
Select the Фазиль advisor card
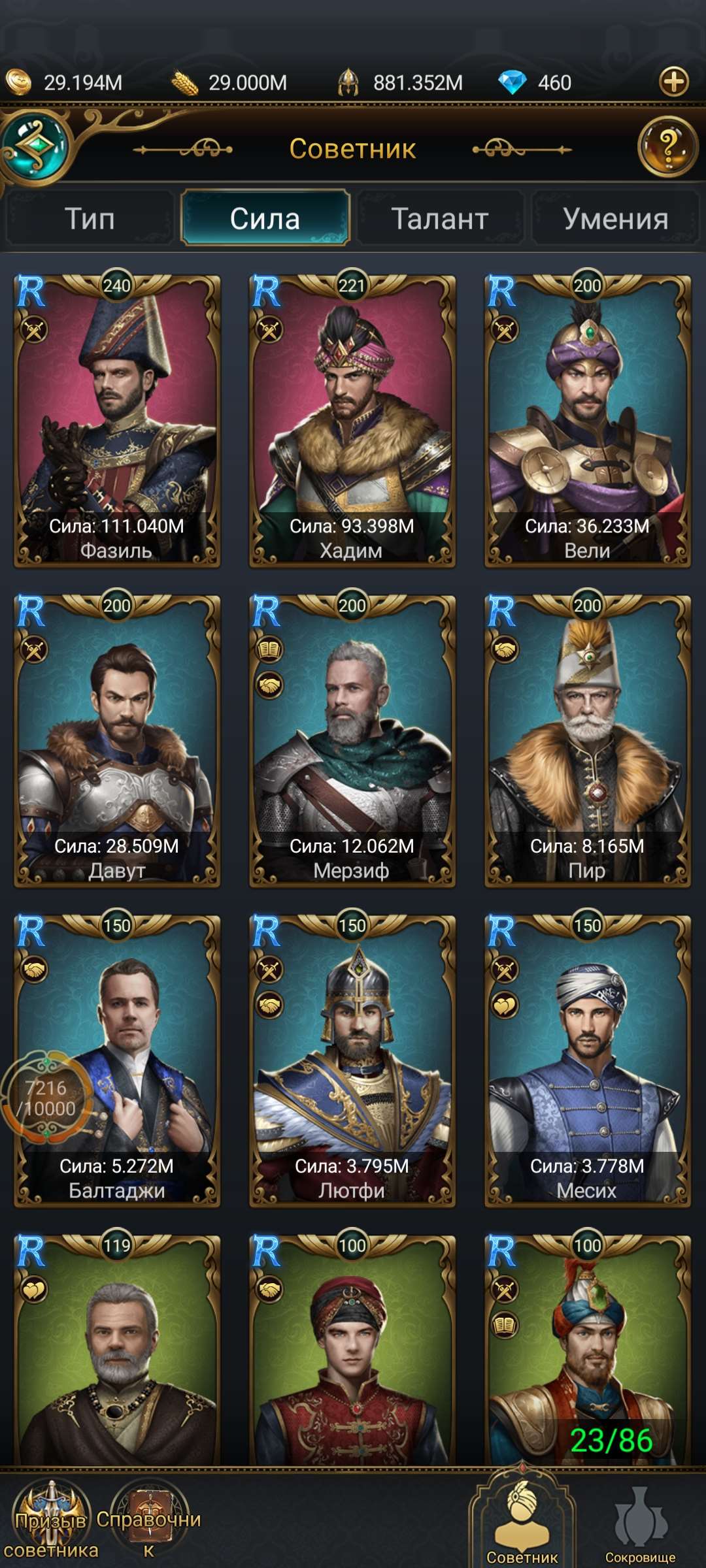(x=117, y=421)
